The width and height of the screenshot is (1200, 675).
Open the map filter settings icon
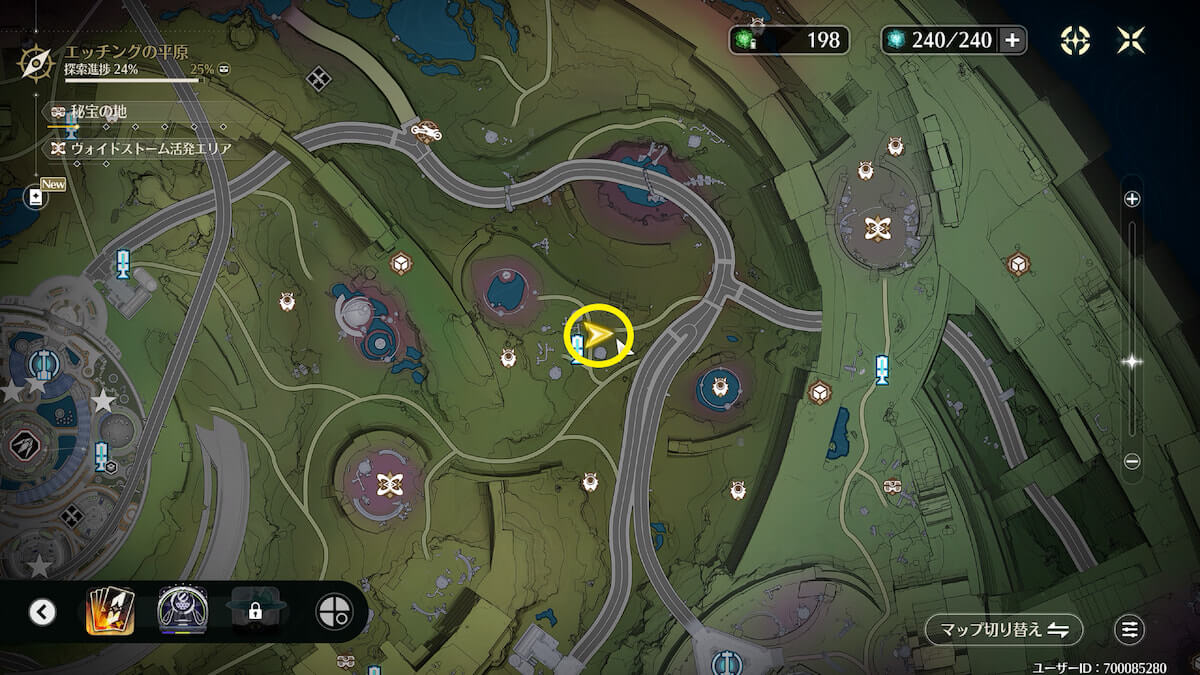pyautogui.click(x=1130, y=630)
